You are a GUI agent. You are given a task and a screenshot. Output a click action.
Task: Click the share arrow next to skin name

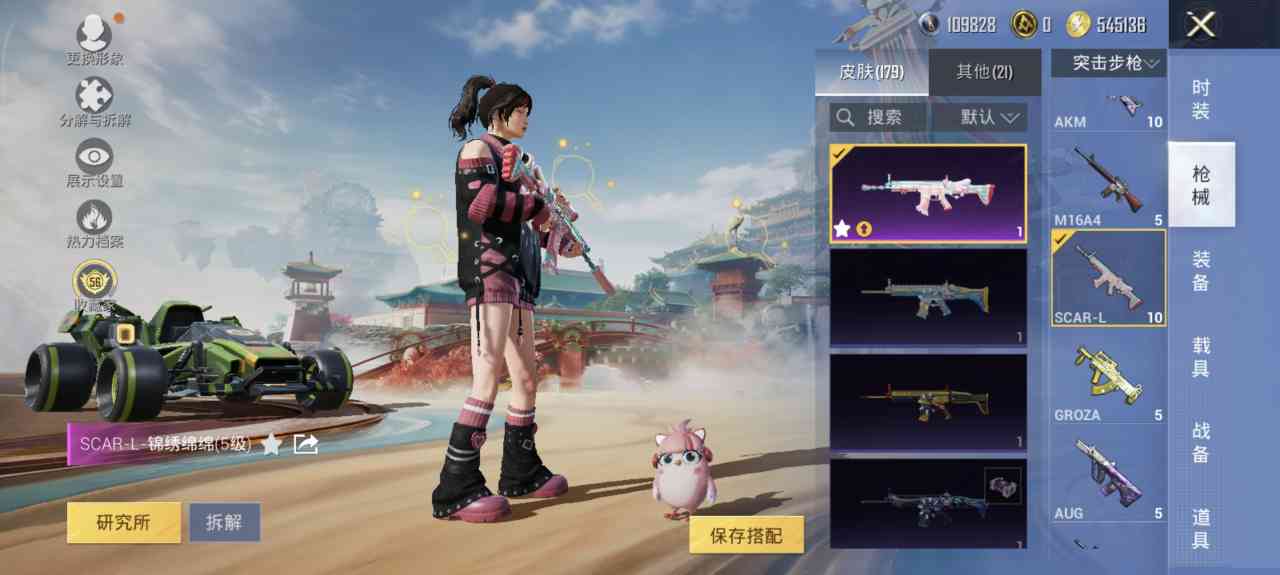307,444
